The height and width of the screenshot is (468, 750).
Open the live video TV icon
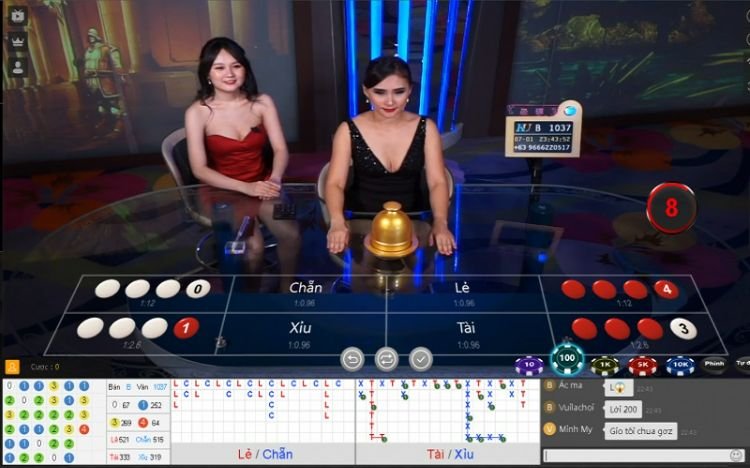pos(17,16)
